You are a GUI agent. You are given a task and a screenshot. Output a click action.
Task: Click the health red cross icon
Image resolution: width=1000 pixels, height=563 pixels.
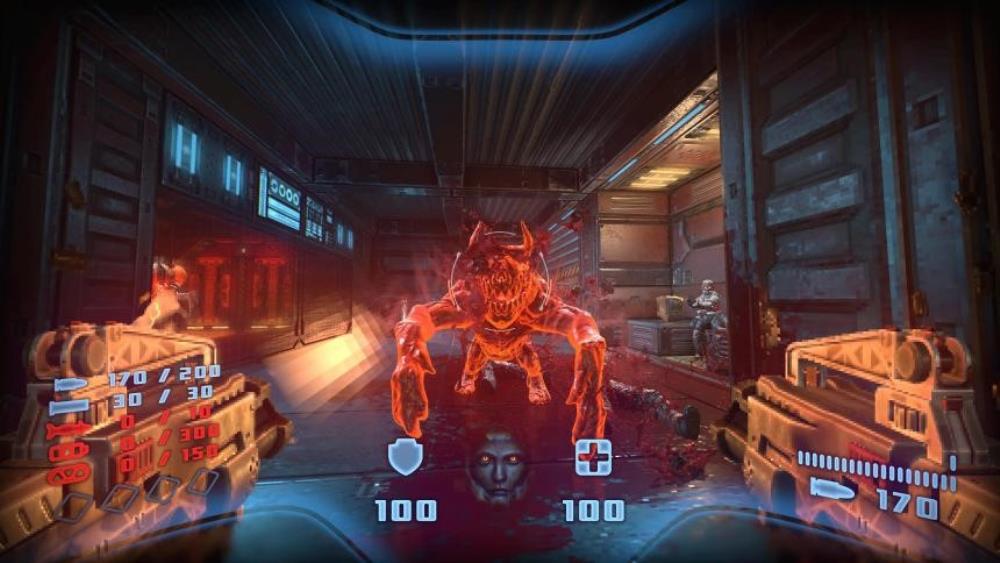point(593,458)
